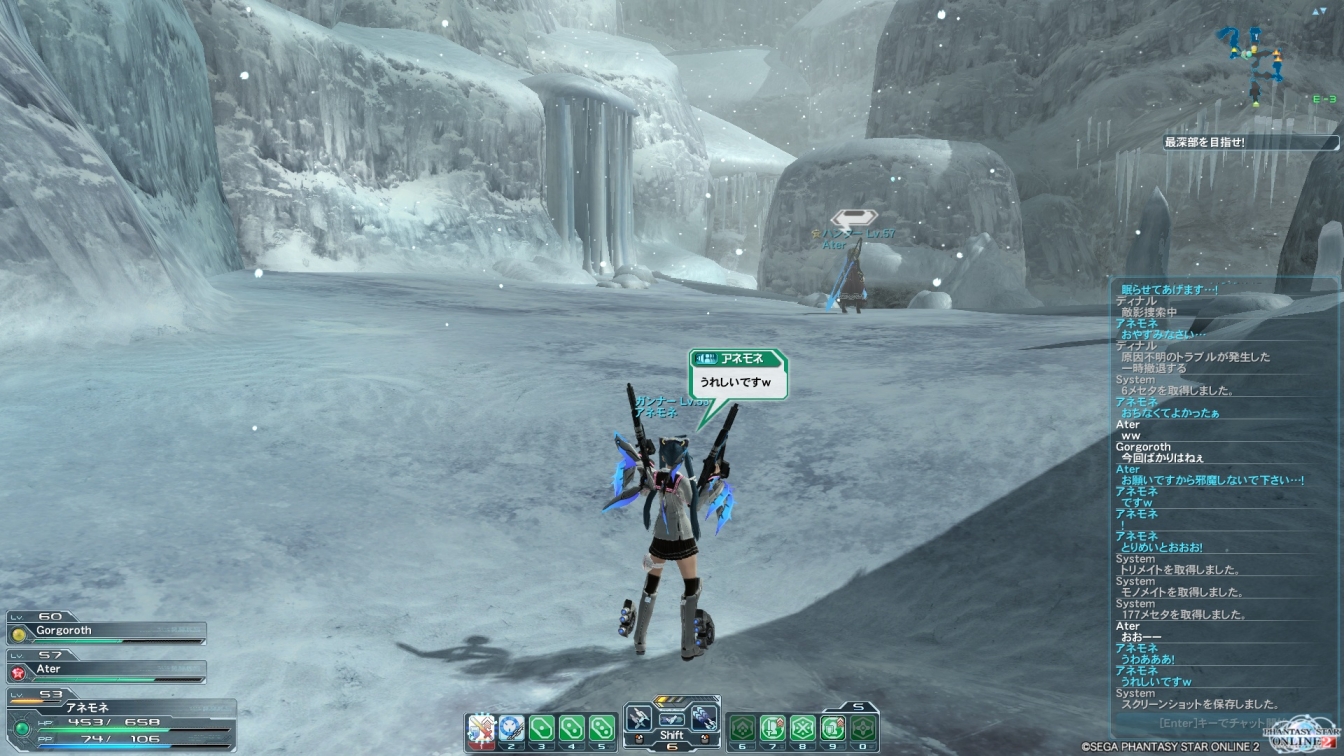Select party member Gorgoroth's status panel
1344x756 pixels.
[x=107, y=632]
